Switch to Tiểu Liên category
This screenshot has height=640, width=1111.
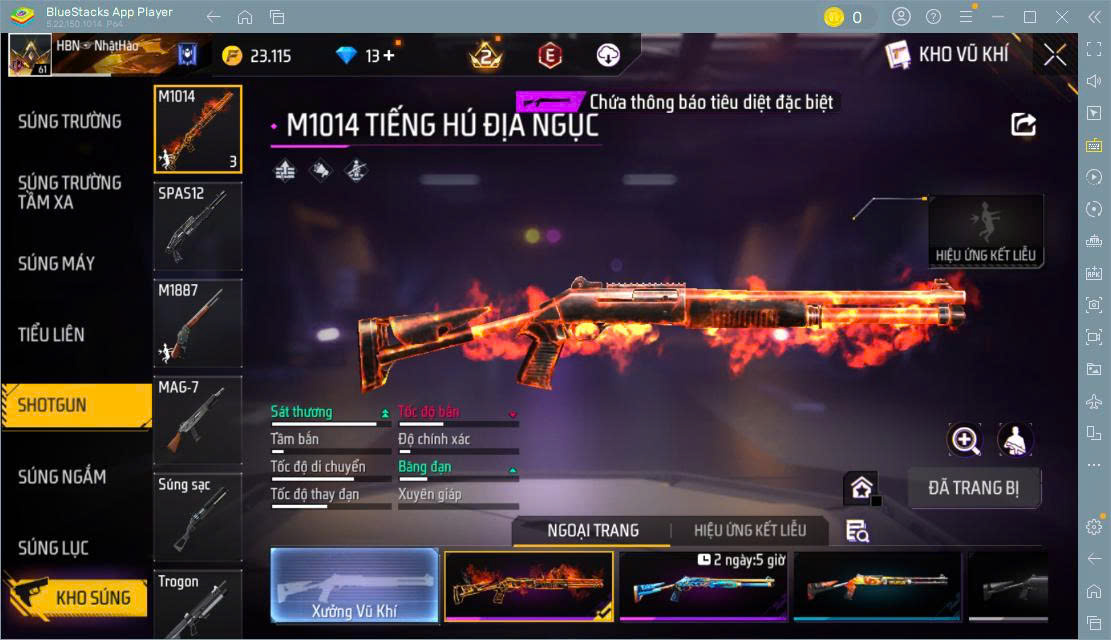(51, 334)
